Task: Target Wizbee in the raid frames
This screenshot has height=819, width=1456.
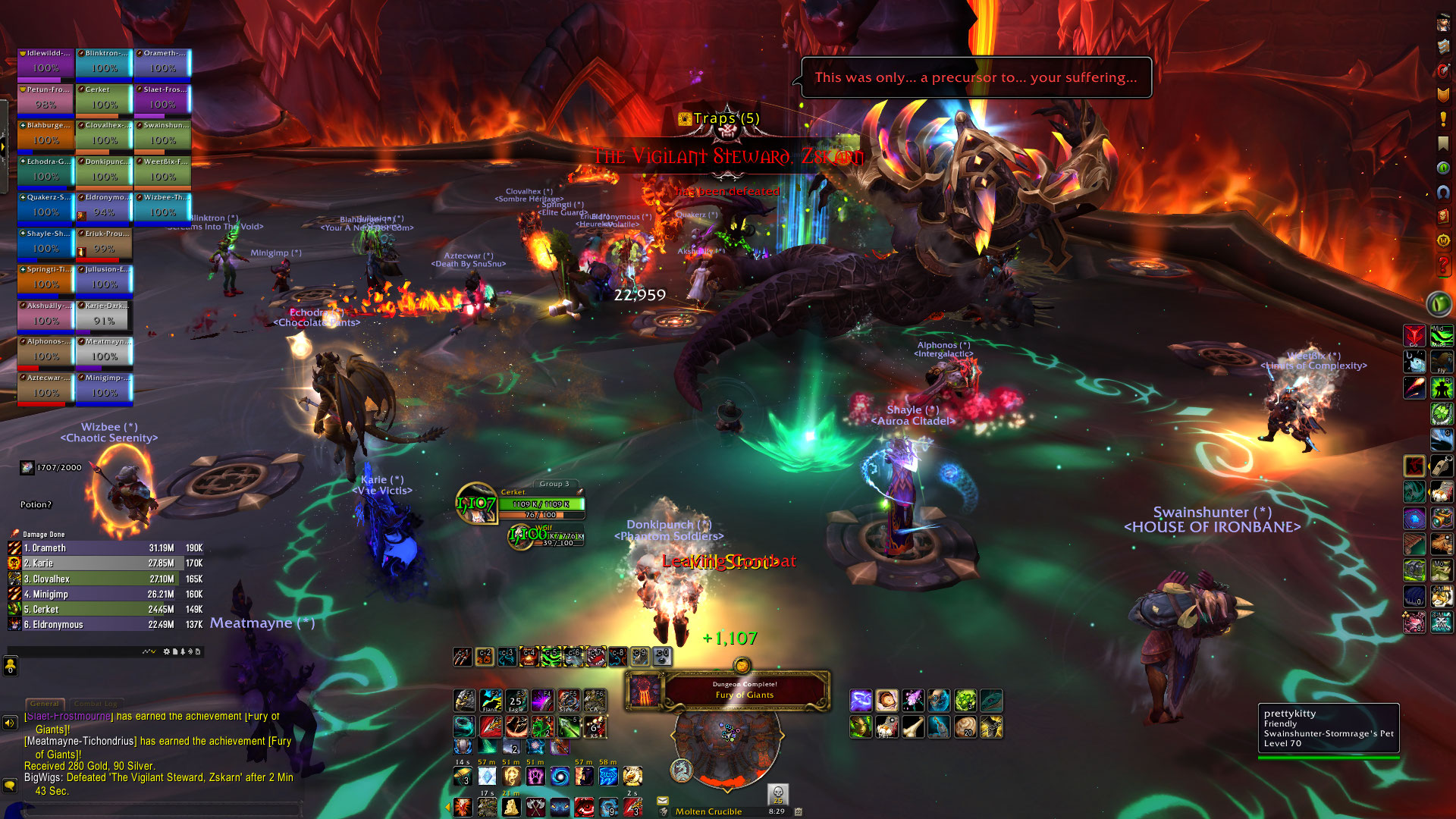Action: pos(162,208)
